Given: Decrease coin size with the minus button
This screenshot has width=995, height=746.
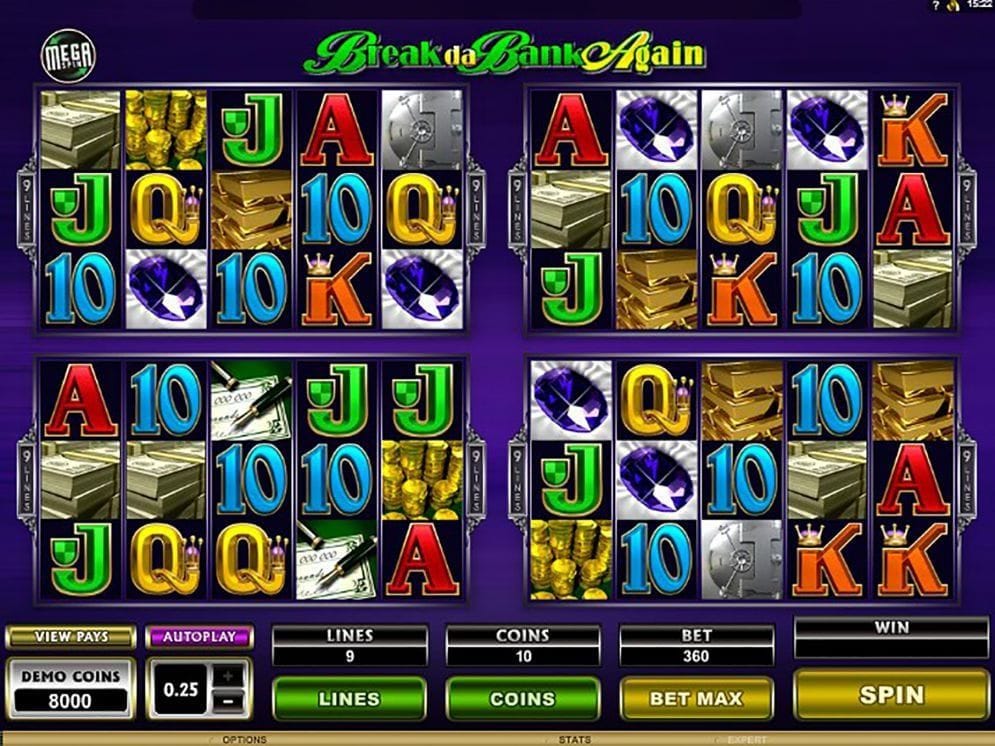Looking at the screenshot, I should point(229,701).
